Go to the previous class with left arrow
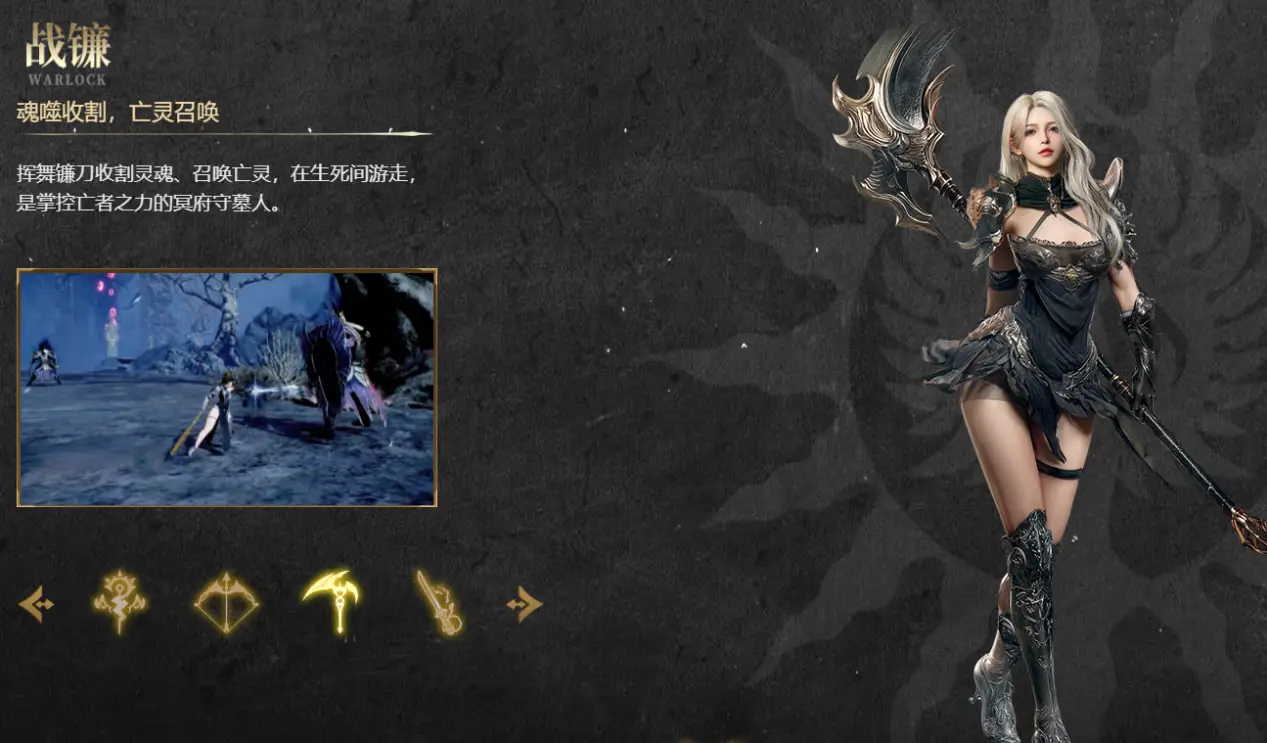This screenshot has width=1267, height=743. [36, 604]
